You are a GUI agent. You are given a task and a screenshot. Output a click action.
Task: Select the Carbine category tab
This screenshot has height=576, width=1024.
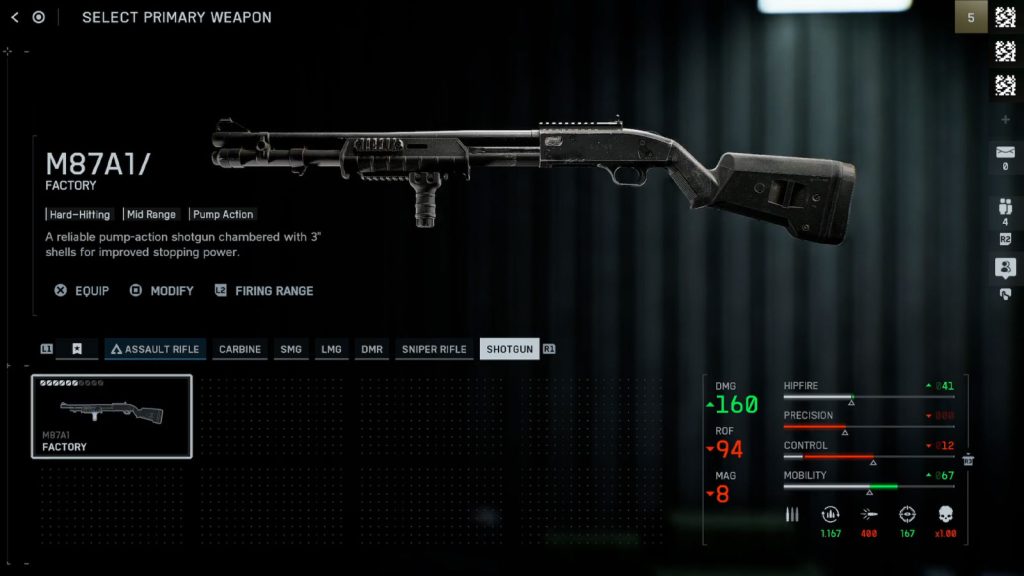pos(240,349)
